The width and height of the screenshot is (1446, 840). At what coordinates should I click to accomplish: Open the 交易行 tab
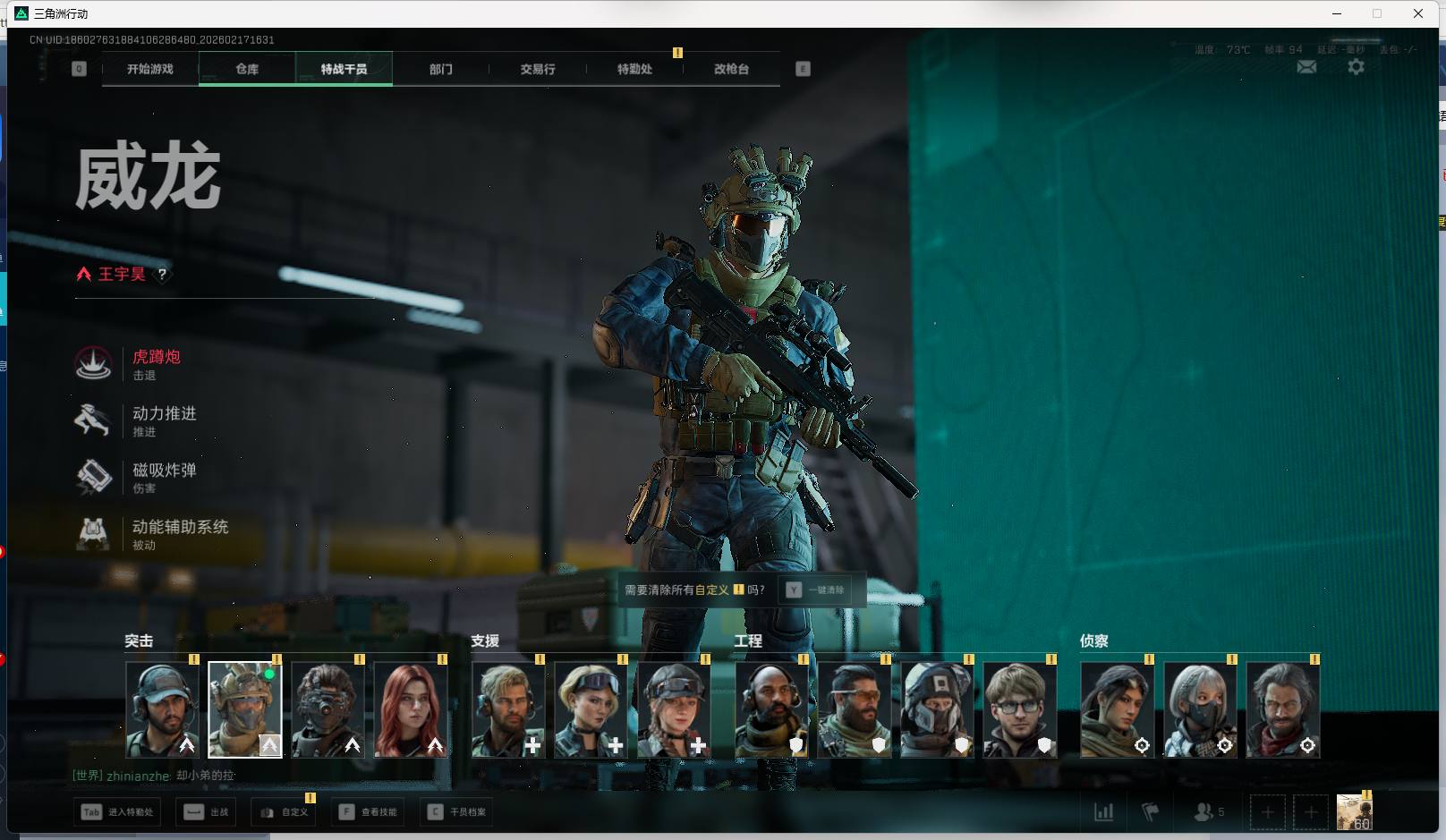coord(538,69)
